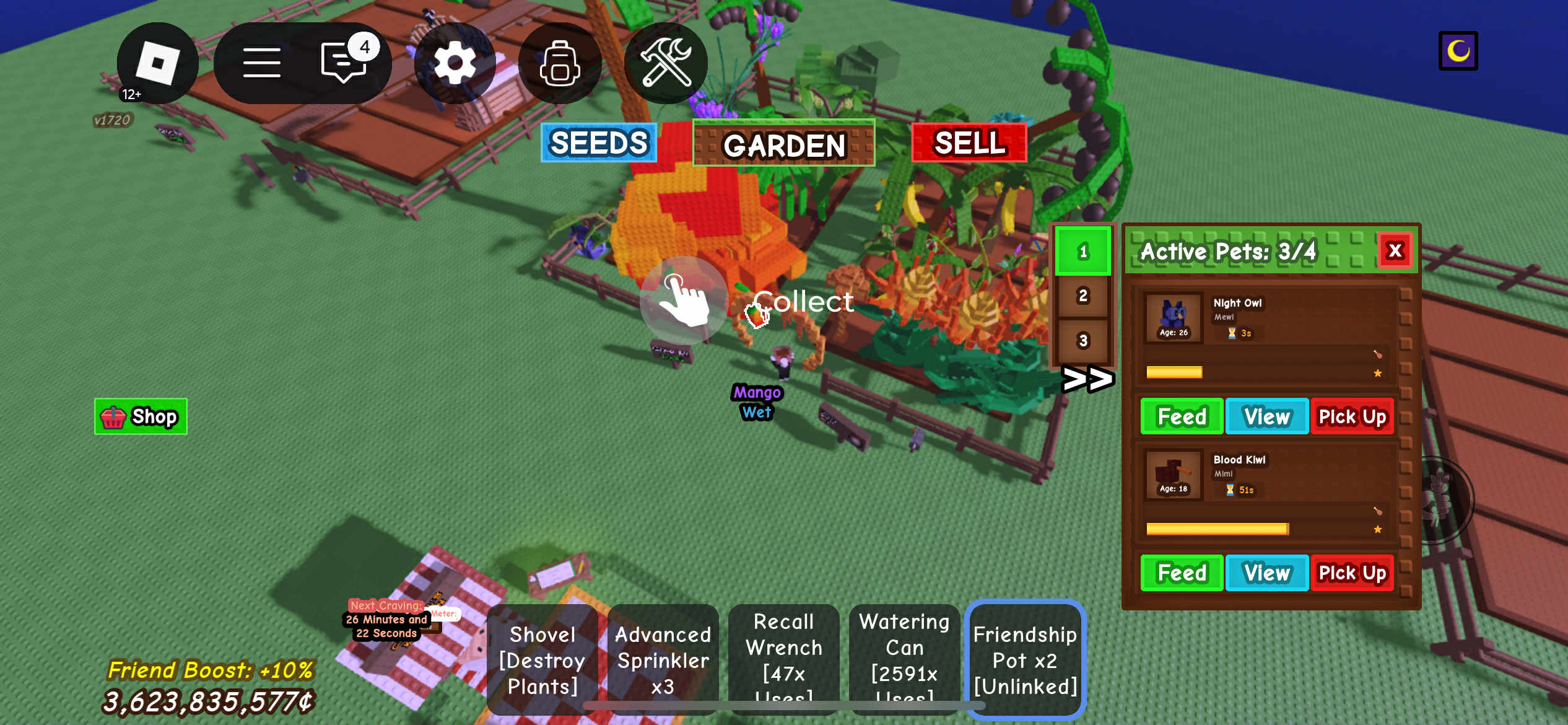The width and height of the screenshot is (1568, 725).
Task: Pick up the Blood Kiwi
Action: coord(1352,573)
